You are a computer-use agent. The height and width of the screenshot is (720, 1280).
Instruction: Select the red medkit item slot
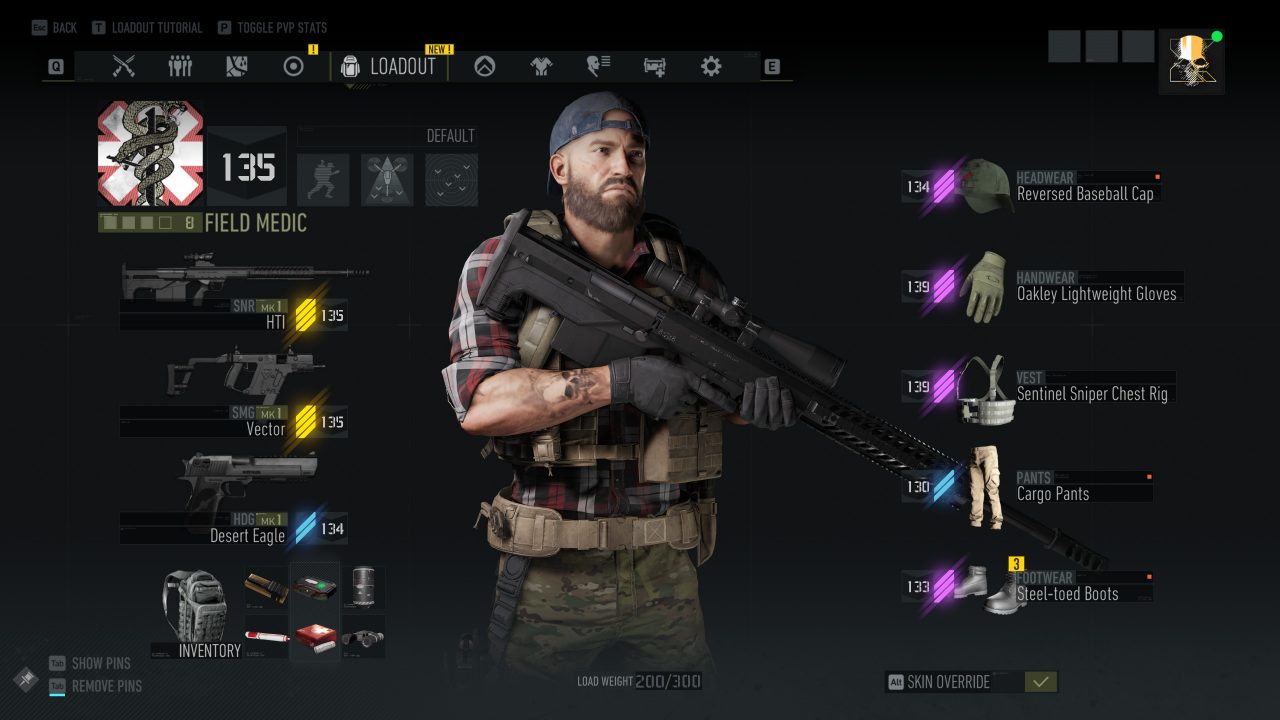click(314, 636)
